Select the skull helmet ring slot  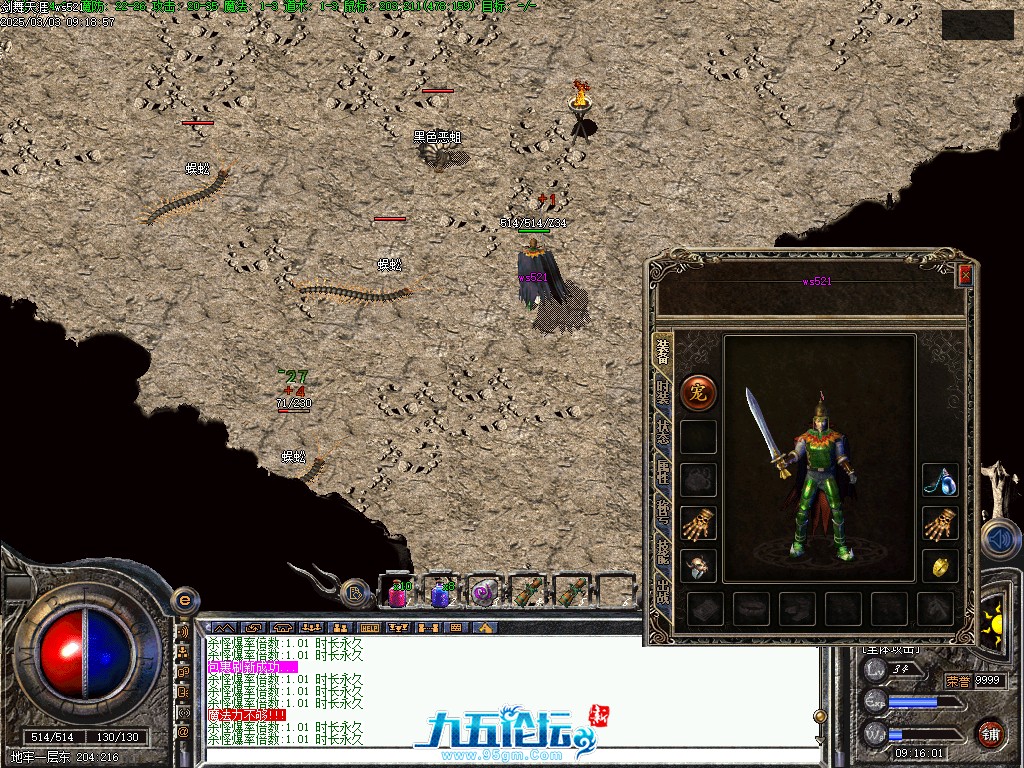697,565
